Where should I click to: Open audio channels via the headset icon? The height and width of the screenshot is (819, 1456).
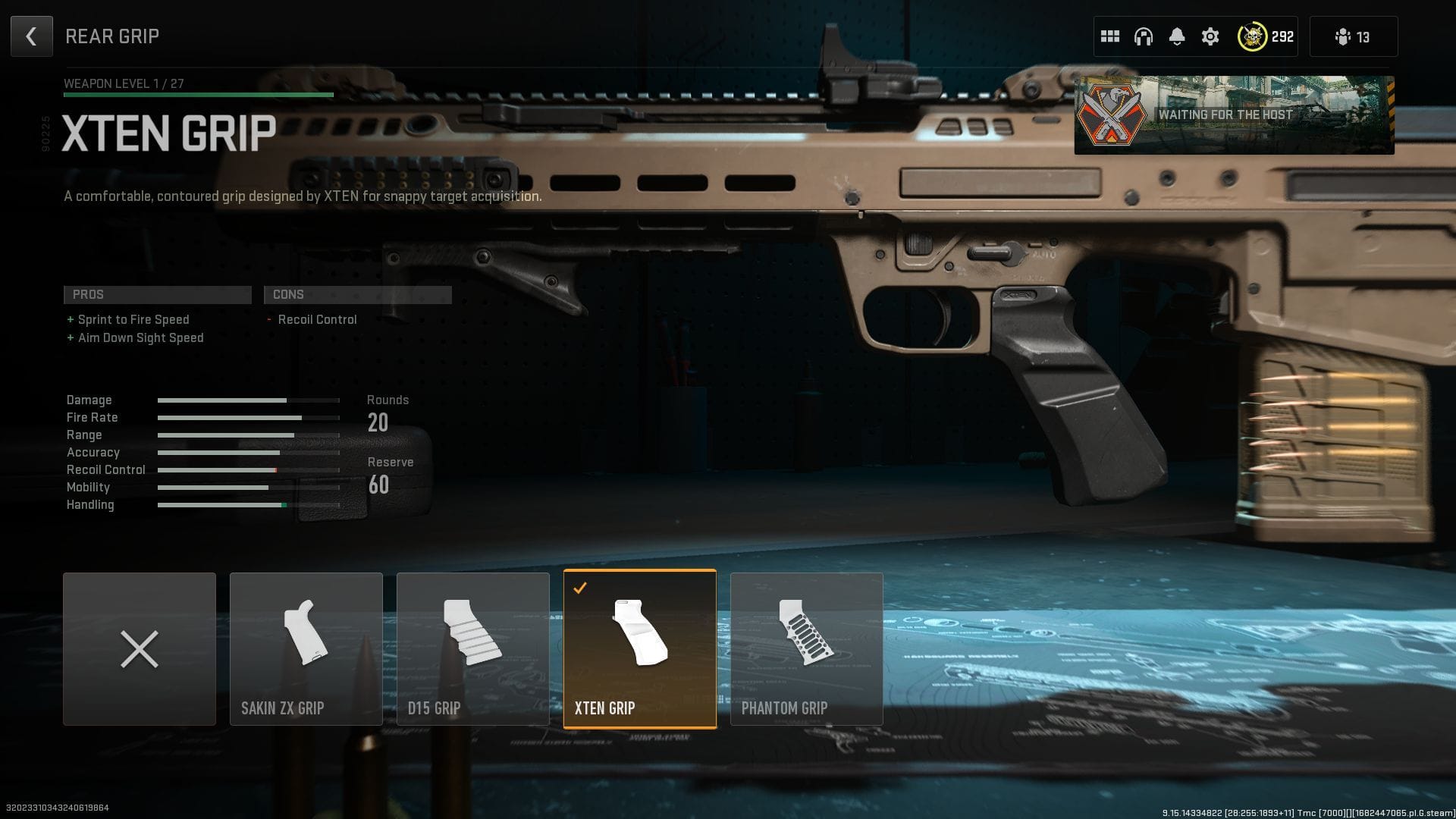(1143, 36)
